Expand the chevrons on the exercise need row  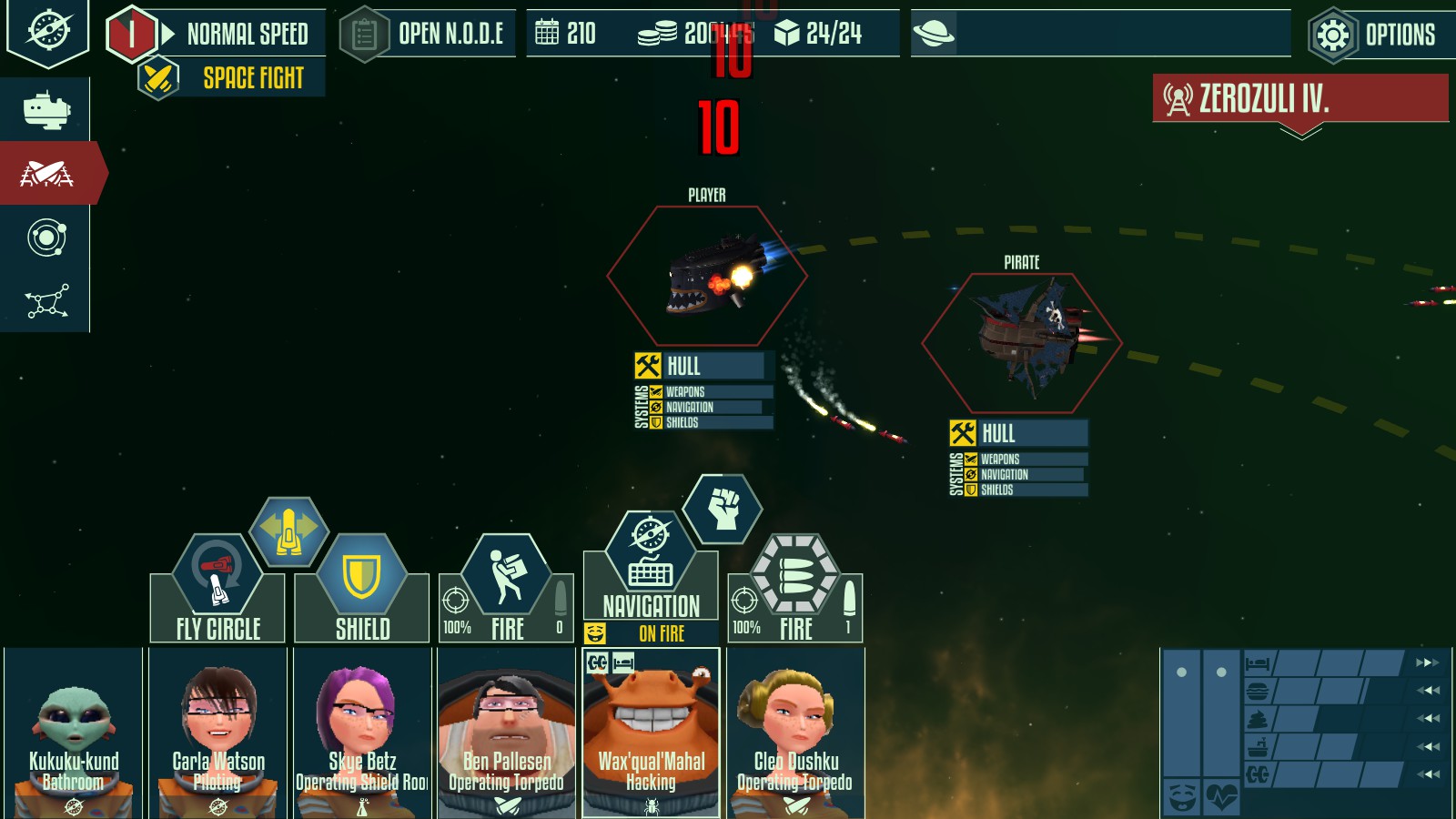(x=1428, y=773)
